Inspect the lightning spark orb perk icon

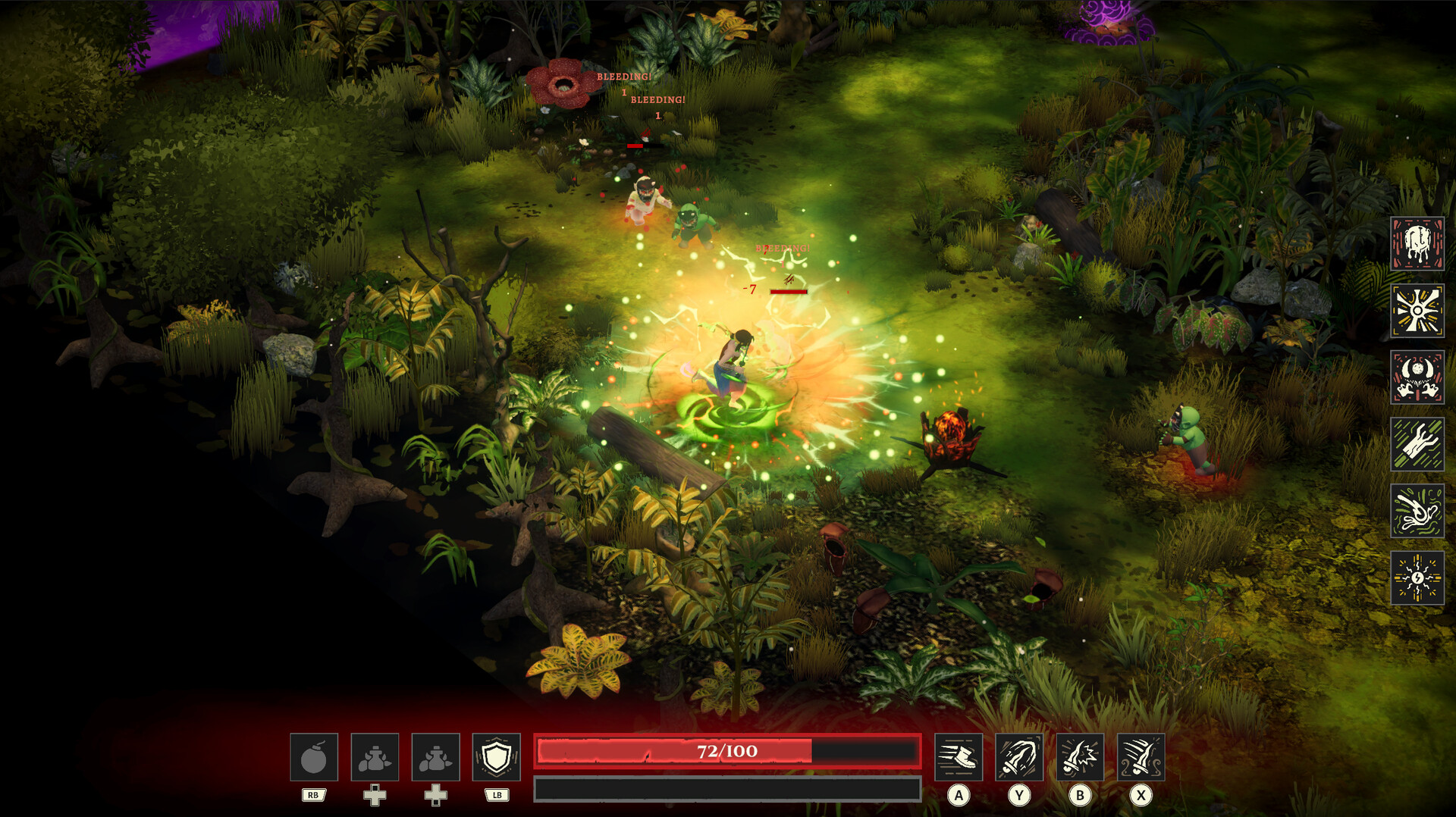tap(1417, 578)
